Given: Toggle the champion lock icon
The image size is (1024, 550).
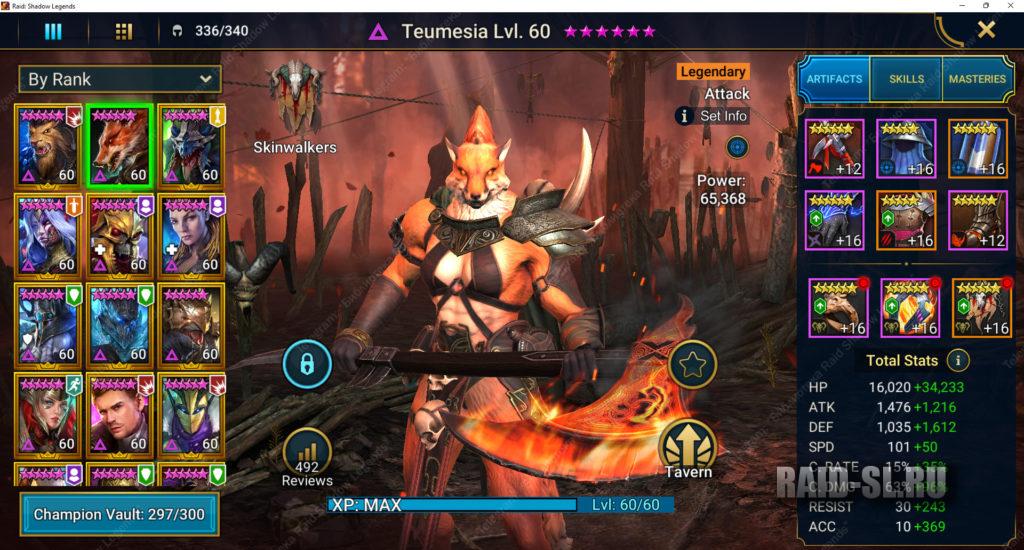Looking at the screenshot, I should [x=307, y=363].
